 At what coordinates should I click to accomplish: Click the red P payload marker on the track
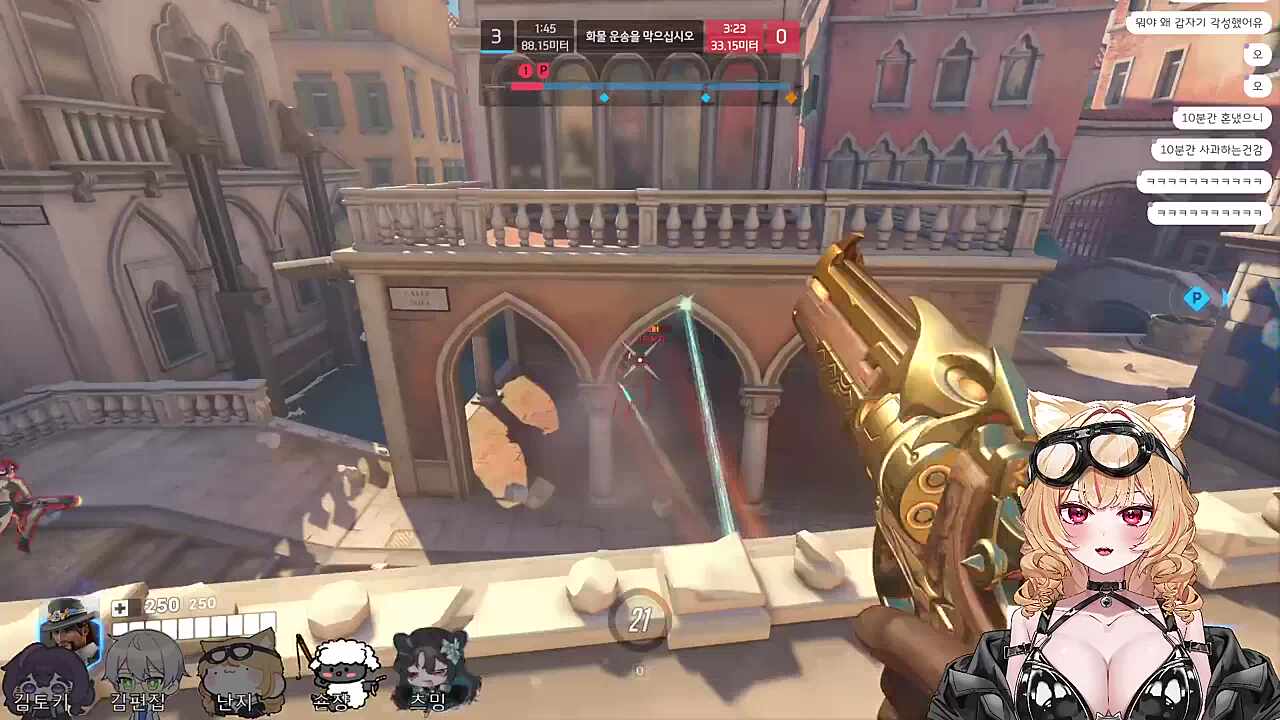click(x=543, y=71)
